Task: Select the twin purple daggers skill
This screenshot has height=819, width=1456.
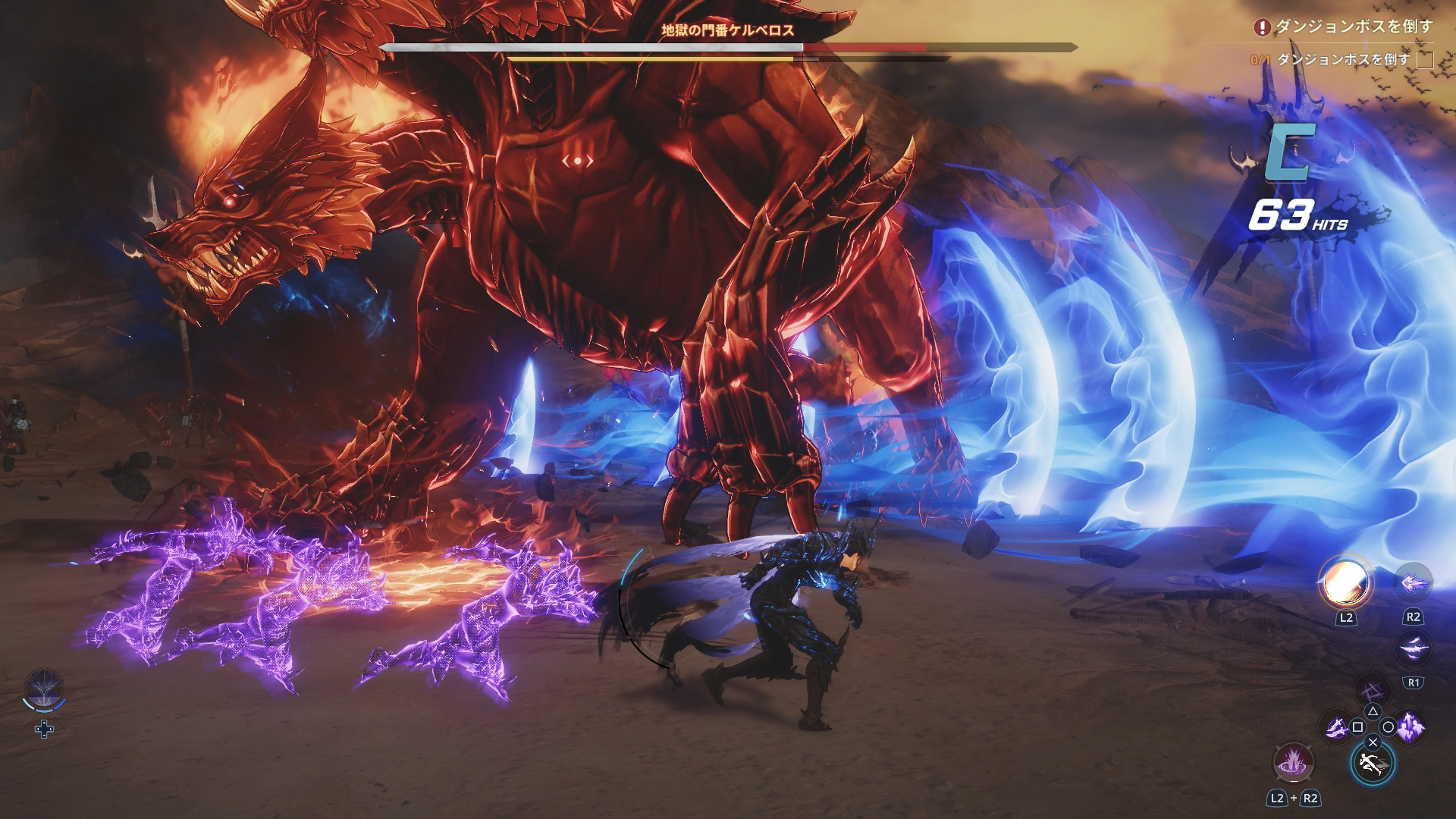Action: click(1336, 728)
